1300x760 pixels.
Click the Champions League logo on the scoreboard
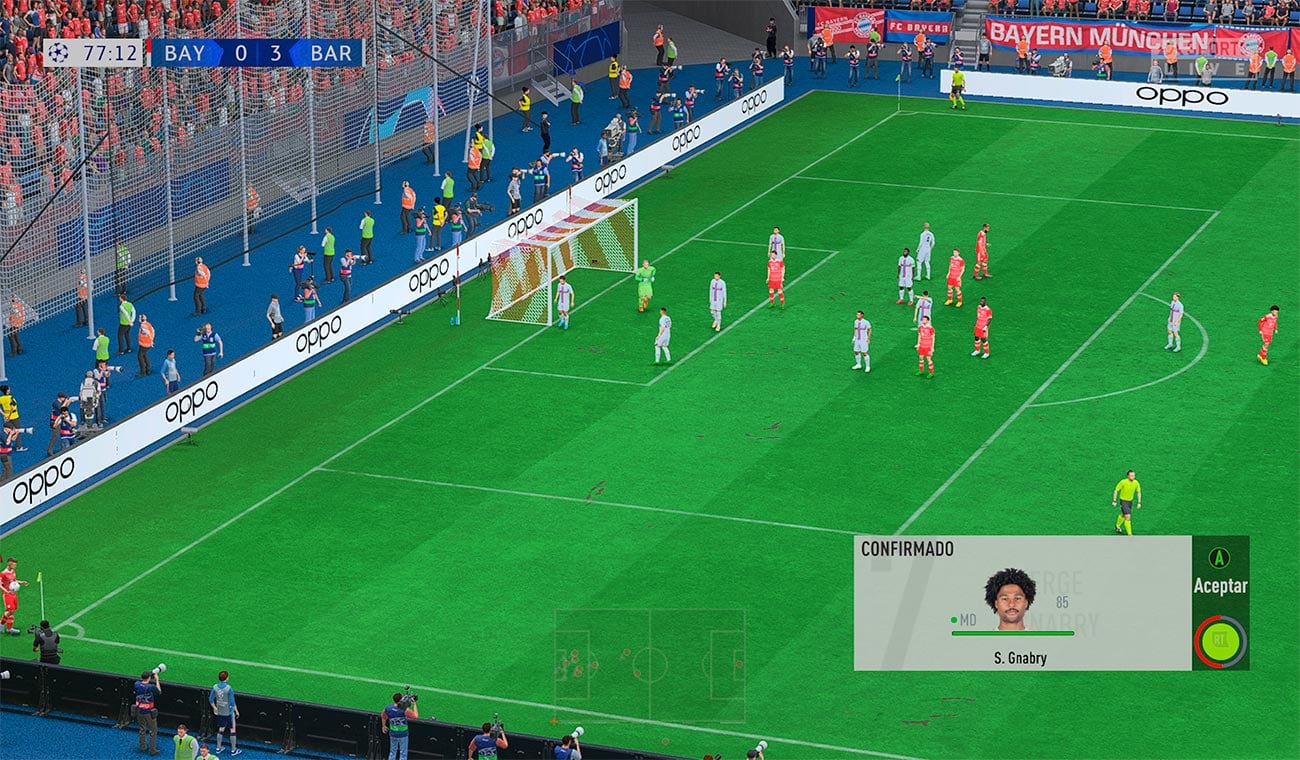tap(57, 53)
